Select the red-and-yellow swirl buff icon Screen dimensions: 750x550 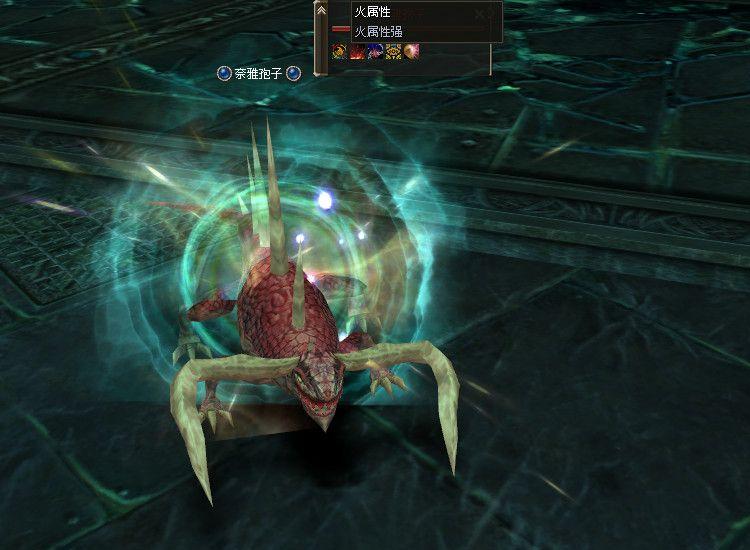[340, 51]
